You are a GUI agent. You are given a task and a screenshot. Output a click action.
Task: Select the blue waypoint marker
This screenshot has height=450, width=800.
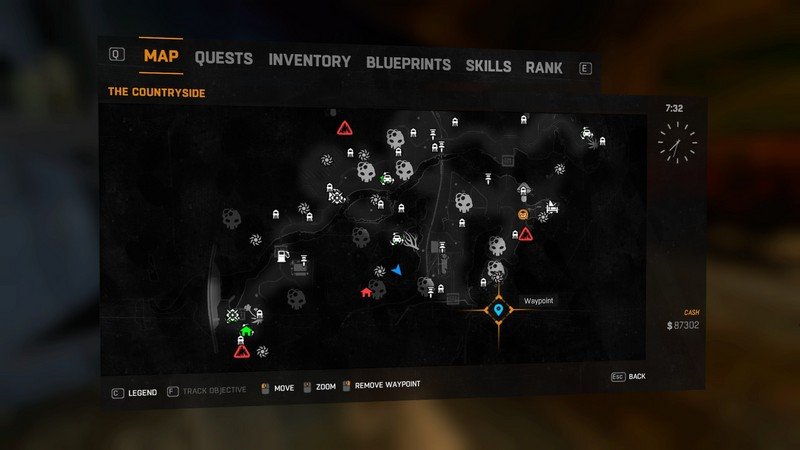(x=498, y=312)
